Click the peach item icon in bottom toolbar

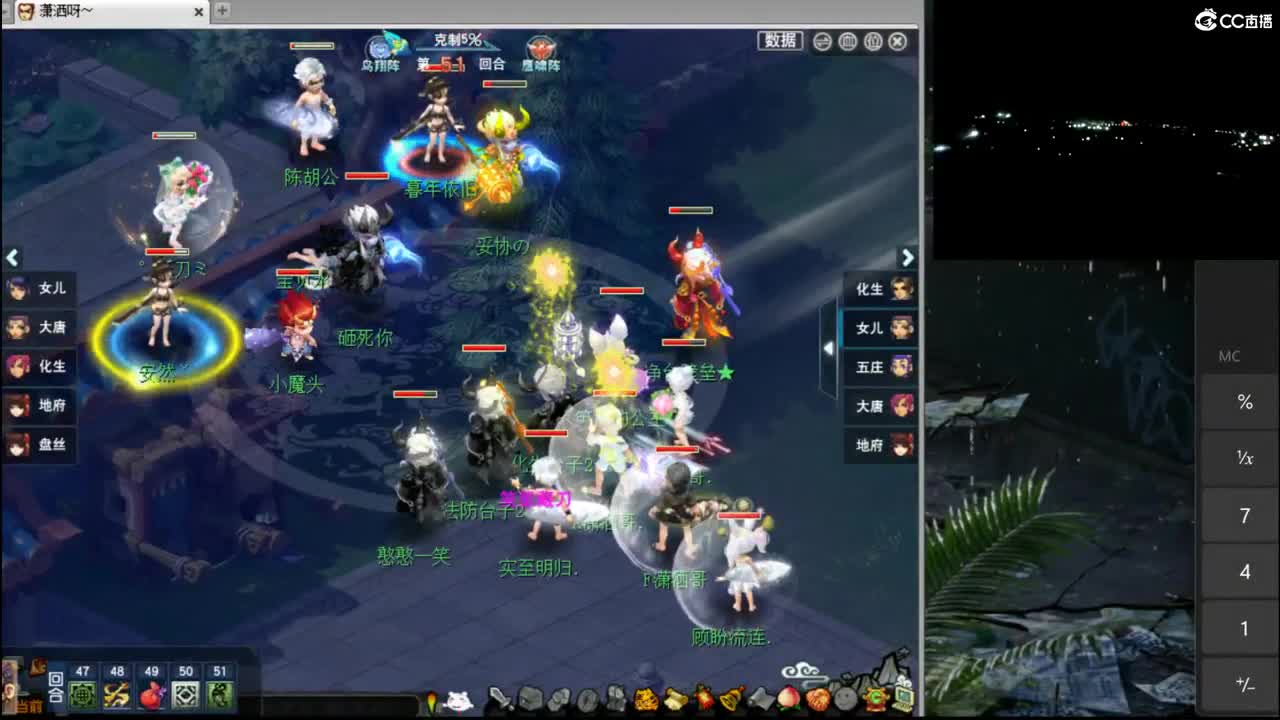coord(789,700)
